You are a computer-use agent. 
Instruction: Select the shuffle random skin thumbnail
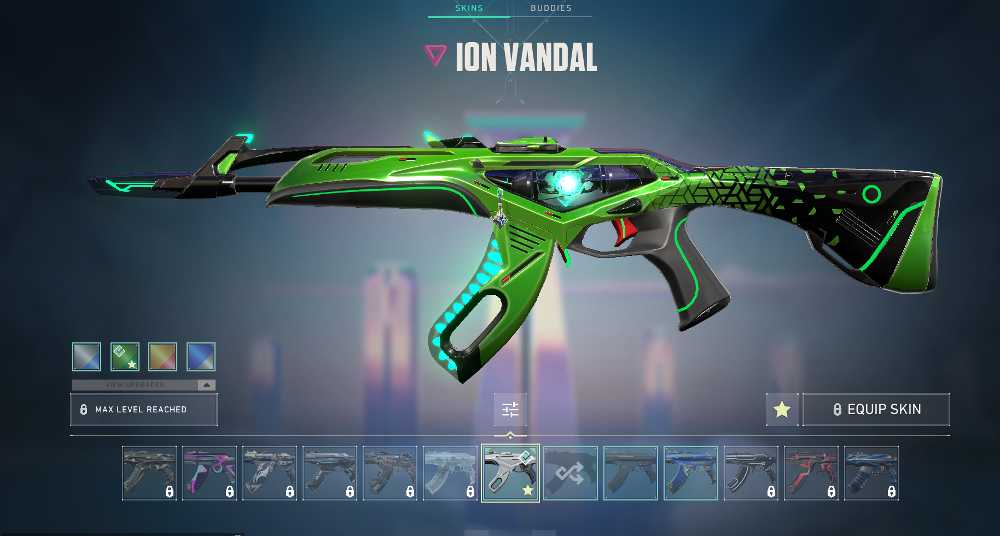click(x=571, y=473)
